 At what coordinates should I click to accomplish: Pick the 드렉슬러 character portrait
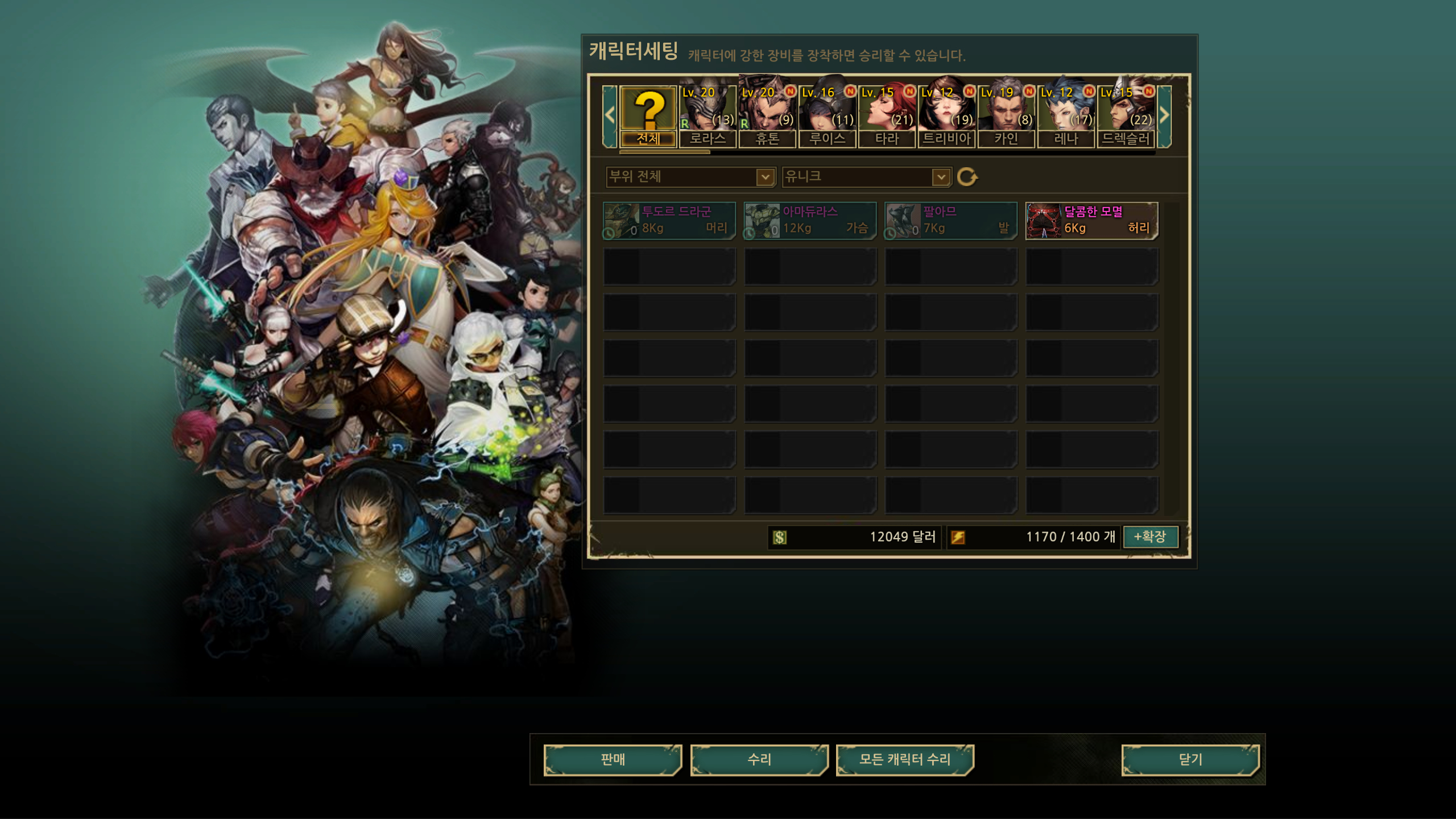1126,117
